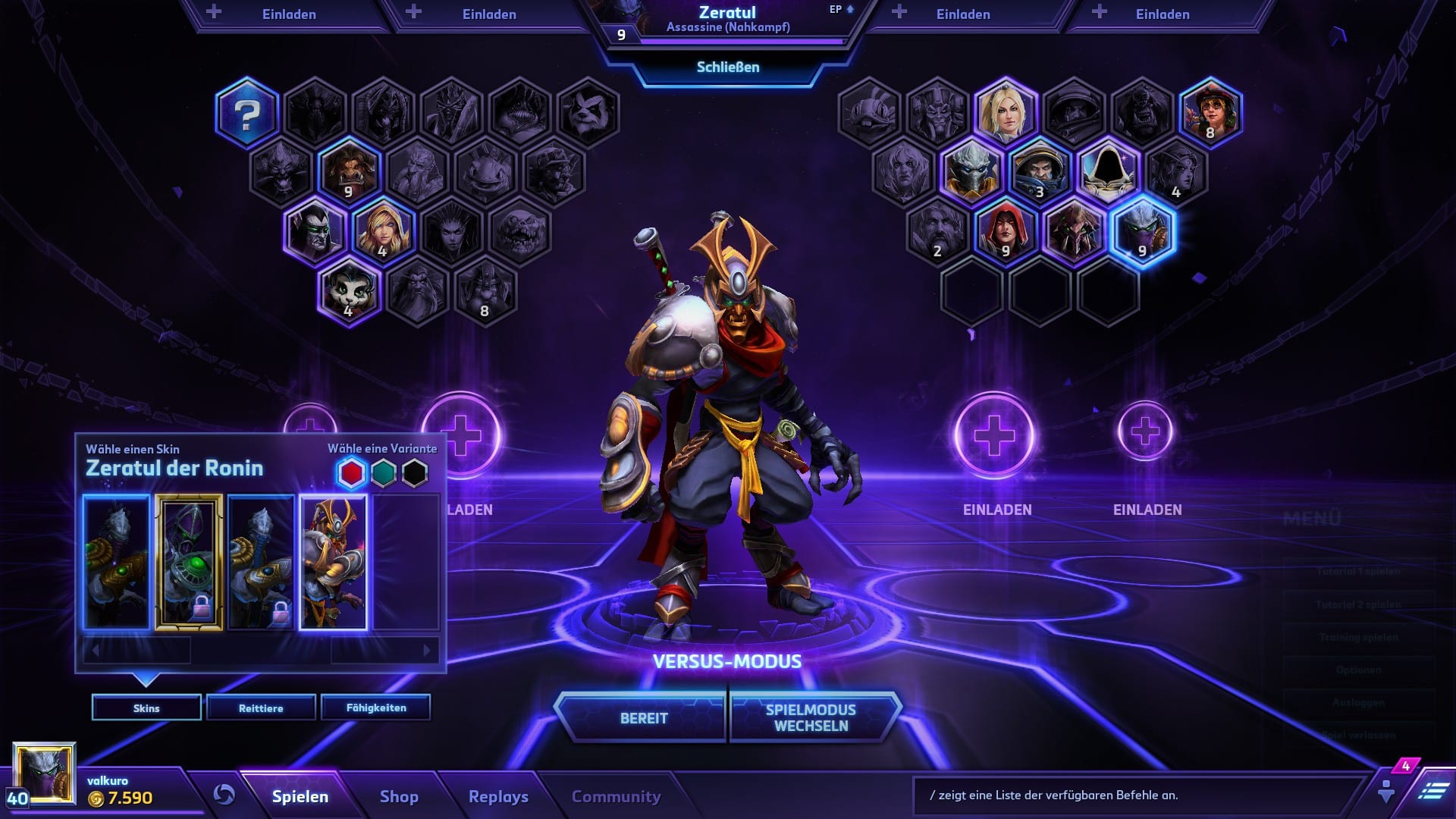The width and height of the screenshot is (1456, 819).
Task: Choose the locked gold-framed Zeratul skin
Action: 189,562
